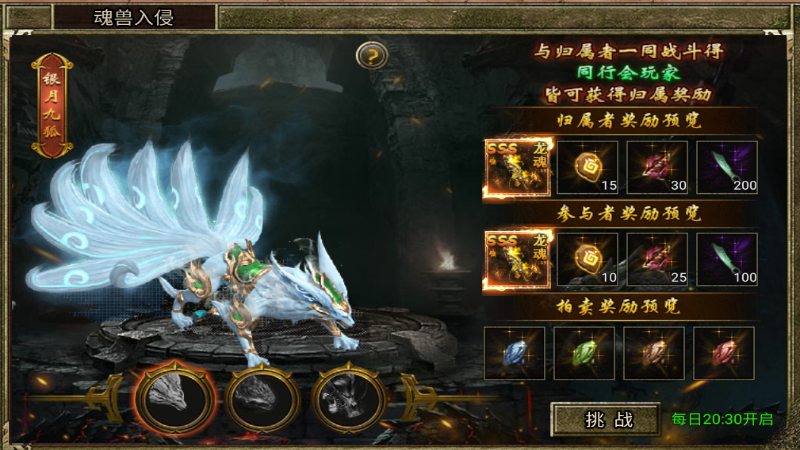
Task: Inspect the blue gem auction reward
Action: coord(514,353)
